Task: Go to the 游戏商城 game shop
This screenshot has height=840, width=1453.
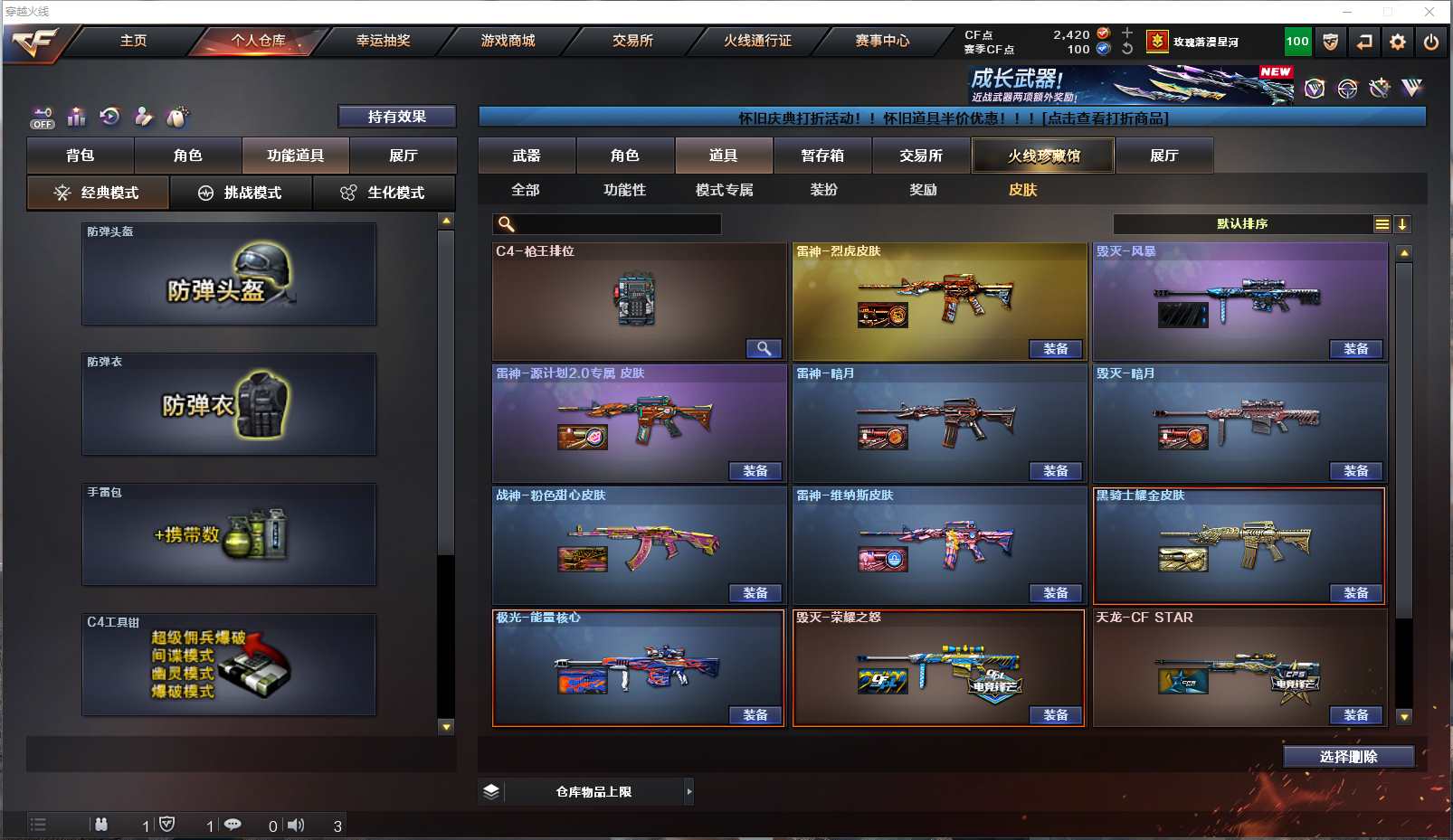Action: point(508,41)
